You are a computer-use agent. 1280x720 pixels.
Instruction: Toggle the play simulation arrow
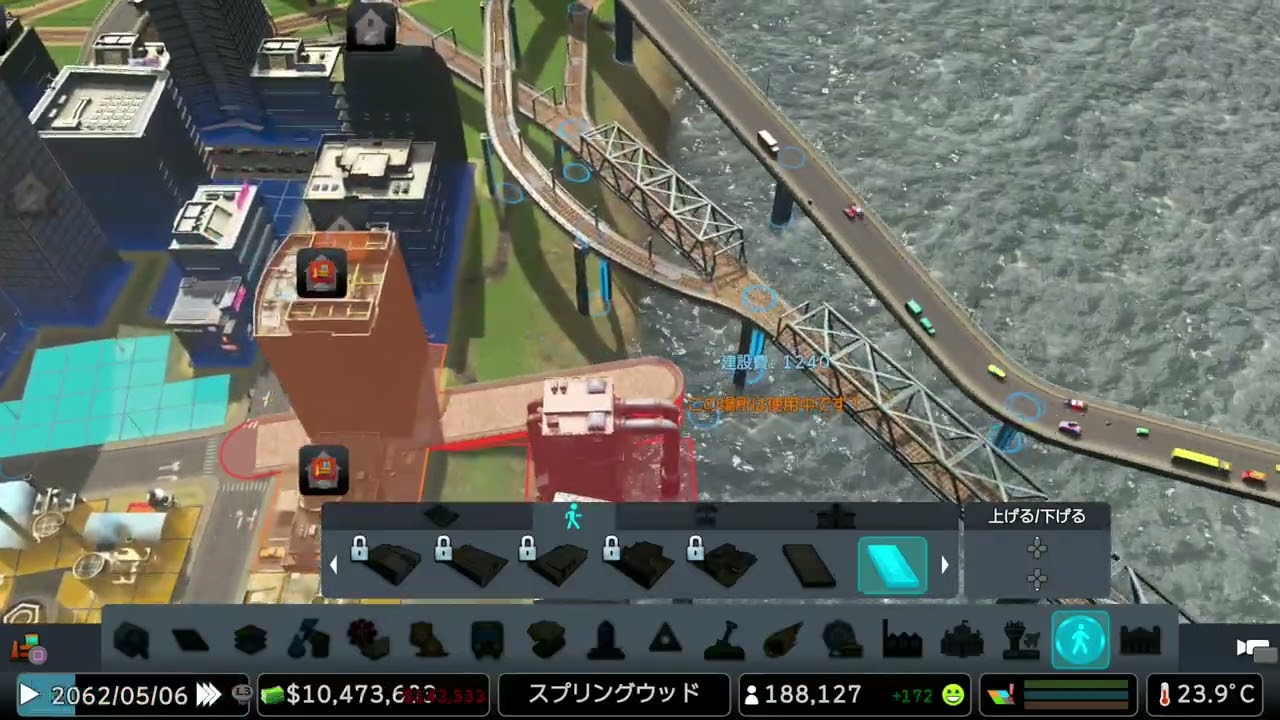pyautogui.click(x=27, y=695)
